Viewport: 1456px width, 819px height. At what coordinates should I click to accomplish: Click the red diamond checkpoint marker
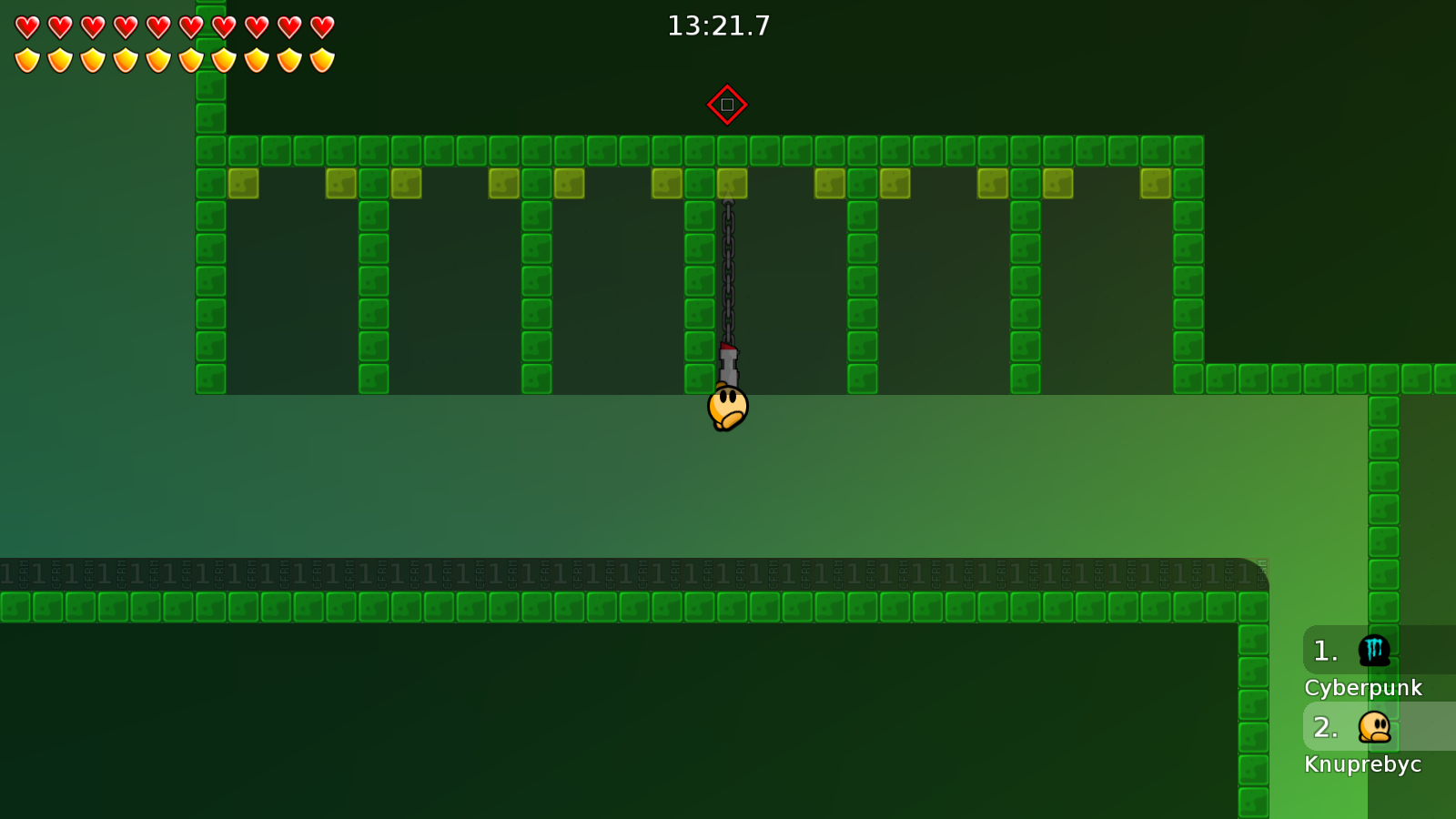[x=726, y=104]
